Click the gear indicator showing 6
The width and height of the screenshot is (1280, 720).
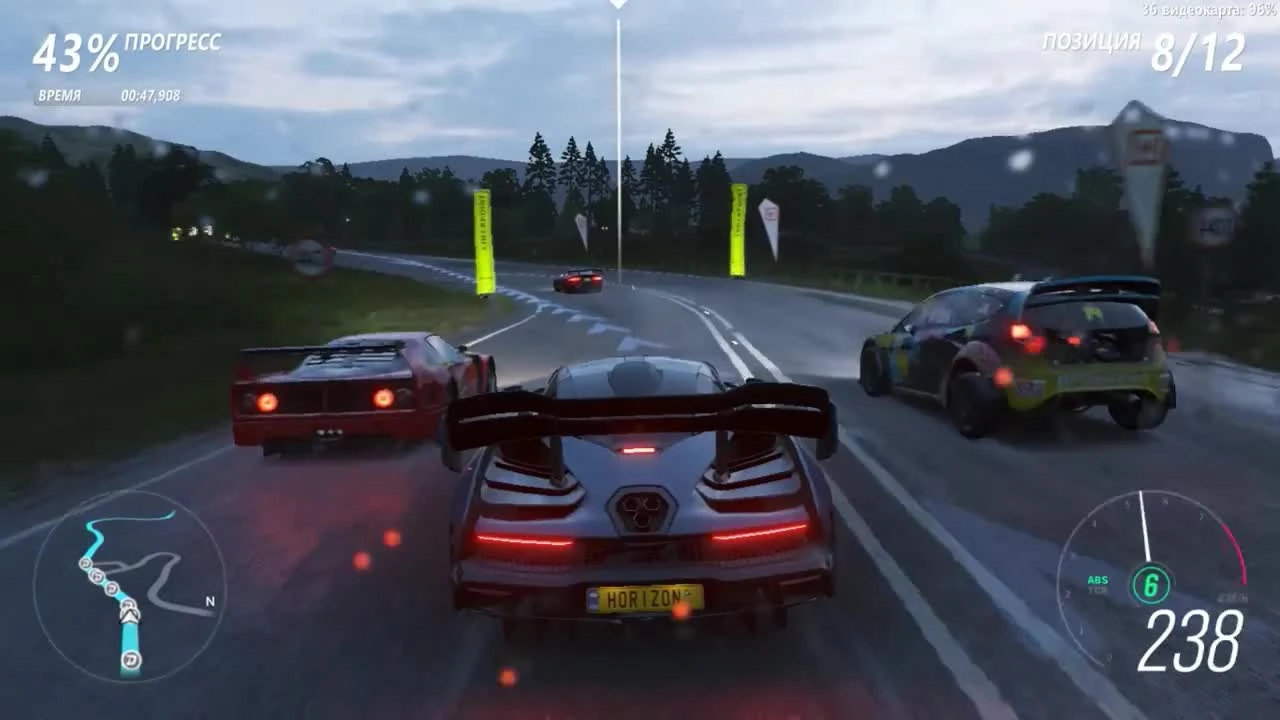(1151, 583)
